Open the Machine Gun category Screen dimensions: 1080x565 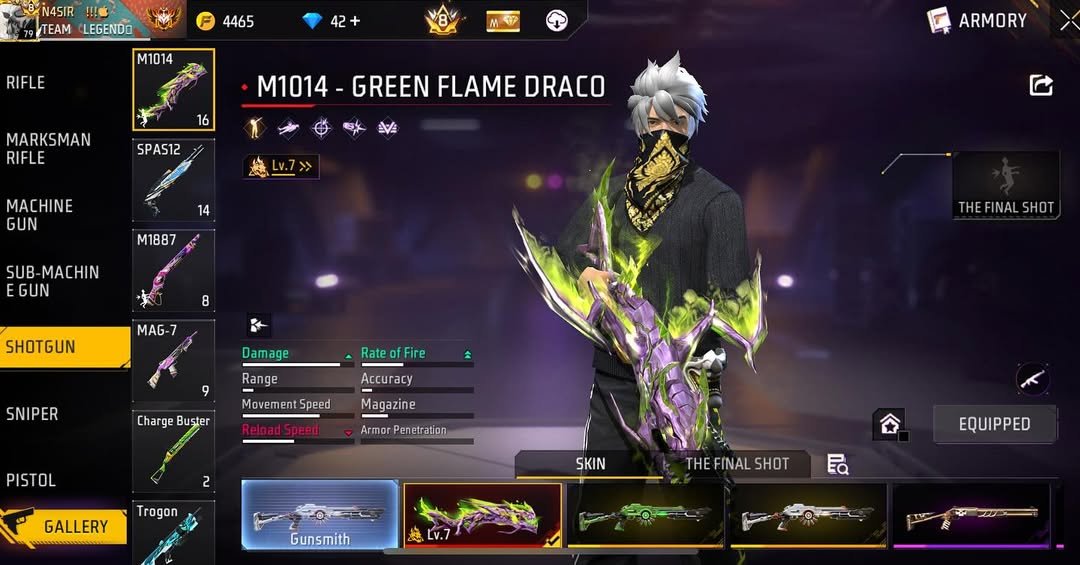pos(40,215)
